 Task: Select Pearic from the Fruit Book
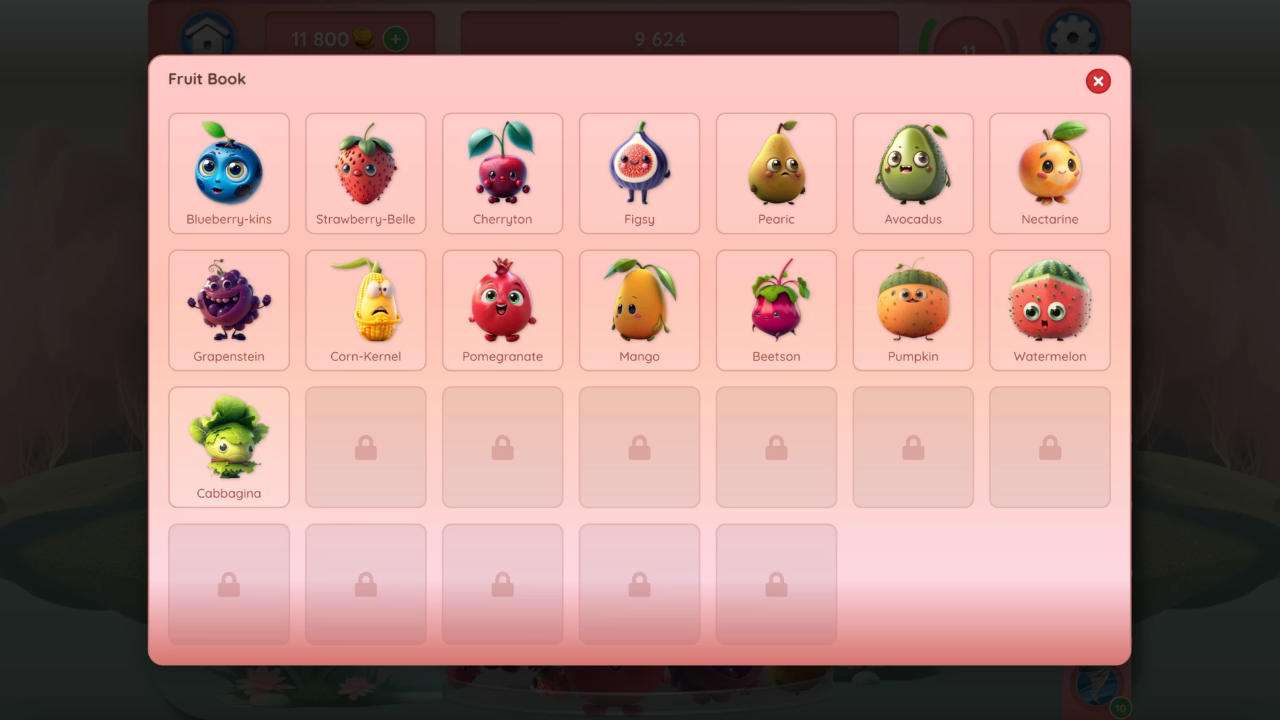pyautogui.click(x=776, y=173)
